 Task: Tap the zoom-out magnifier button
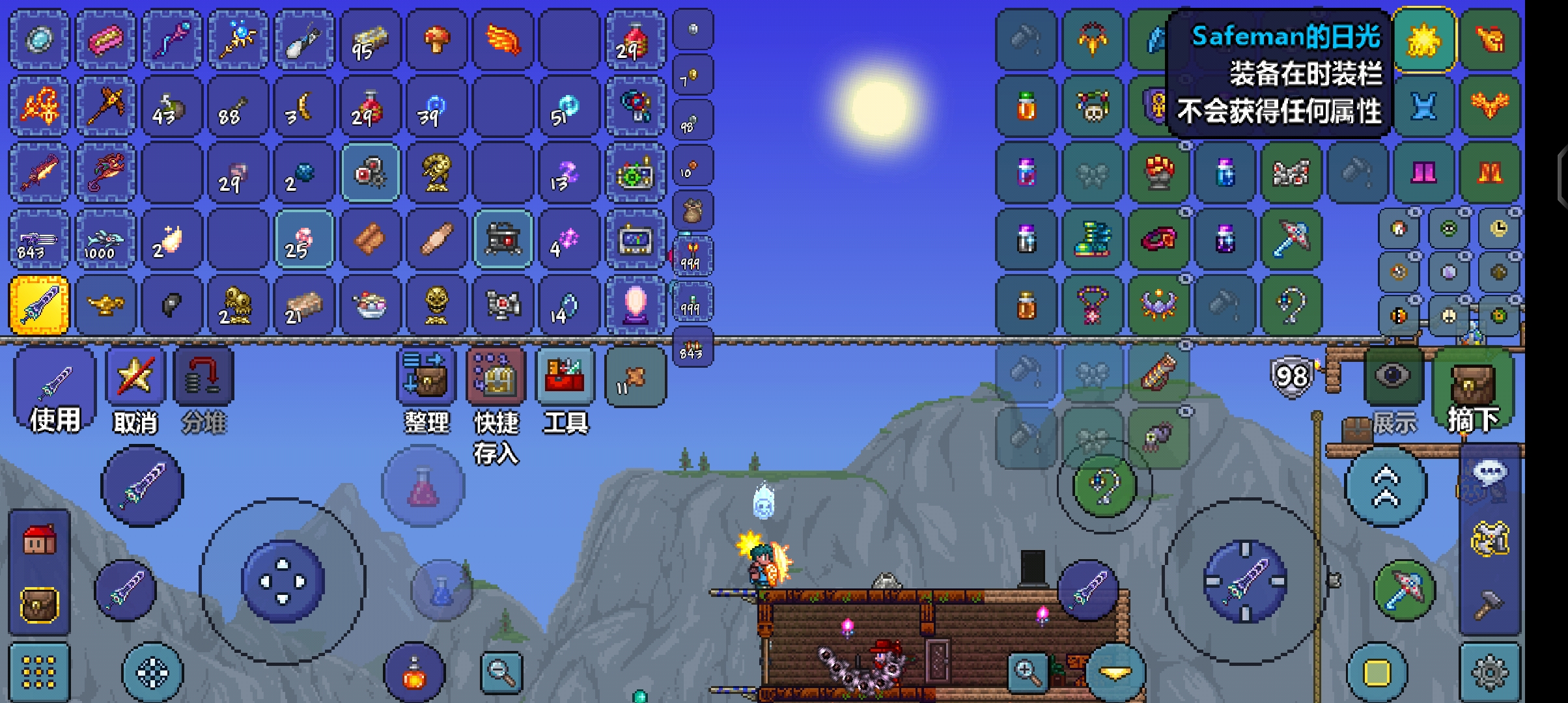click(x=501, y=672)
